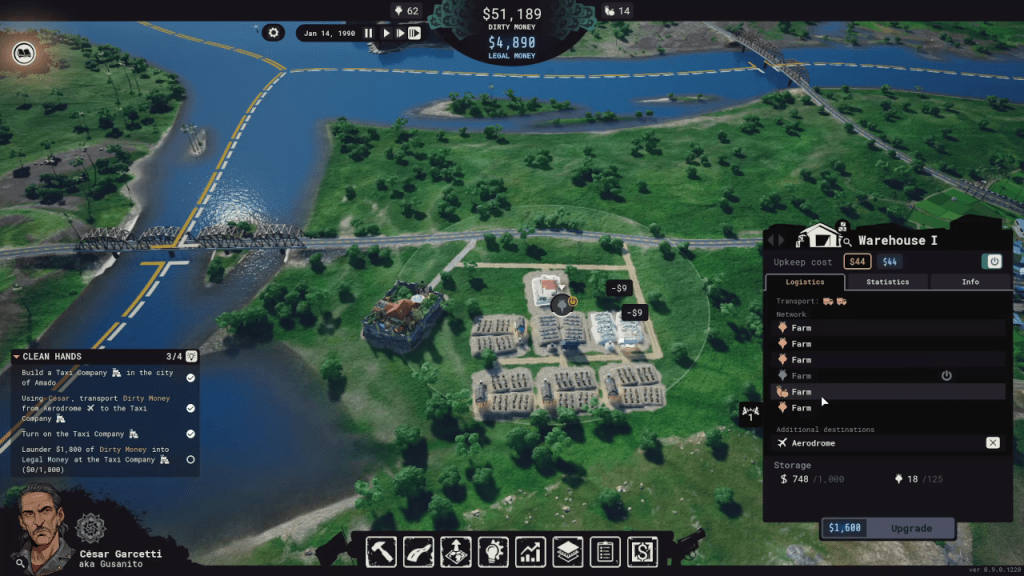Screen dimensions: 1024x576
Task: Toggle Warehouse I power button
Action: coord(994,261)
